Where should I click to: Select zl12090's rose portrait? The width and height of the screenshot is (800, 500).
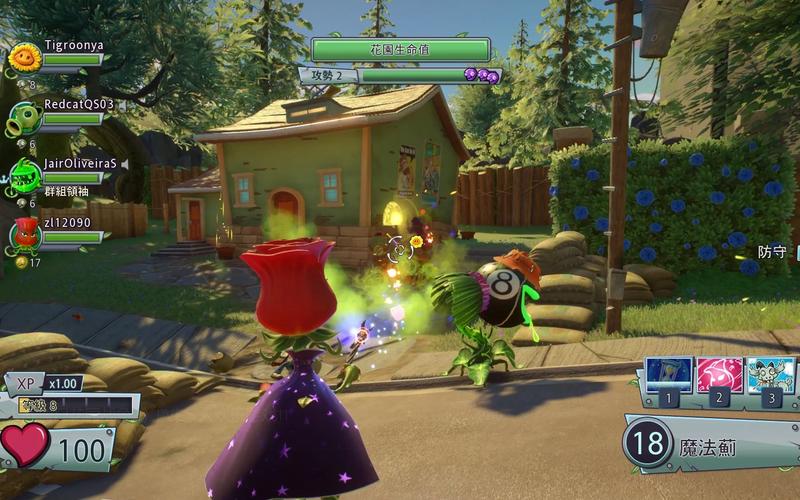click(24, 234)
